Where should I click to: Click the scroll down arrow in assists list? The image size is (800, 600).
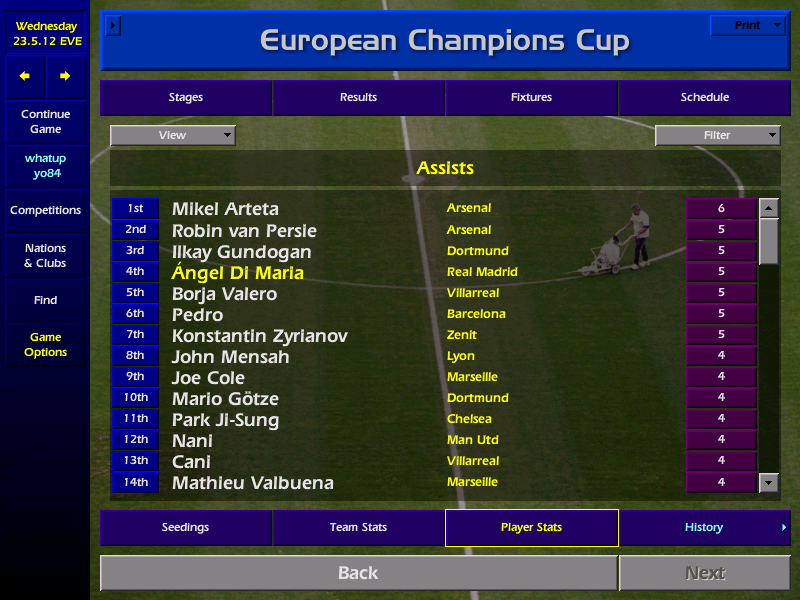pos(768,483)
